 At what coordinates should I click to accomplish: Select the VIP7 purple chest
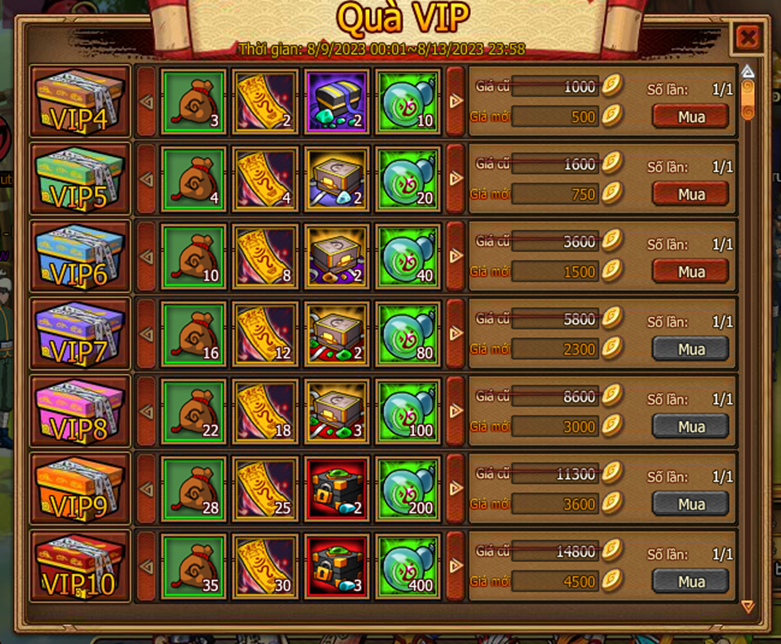click(x=80, y=333)
